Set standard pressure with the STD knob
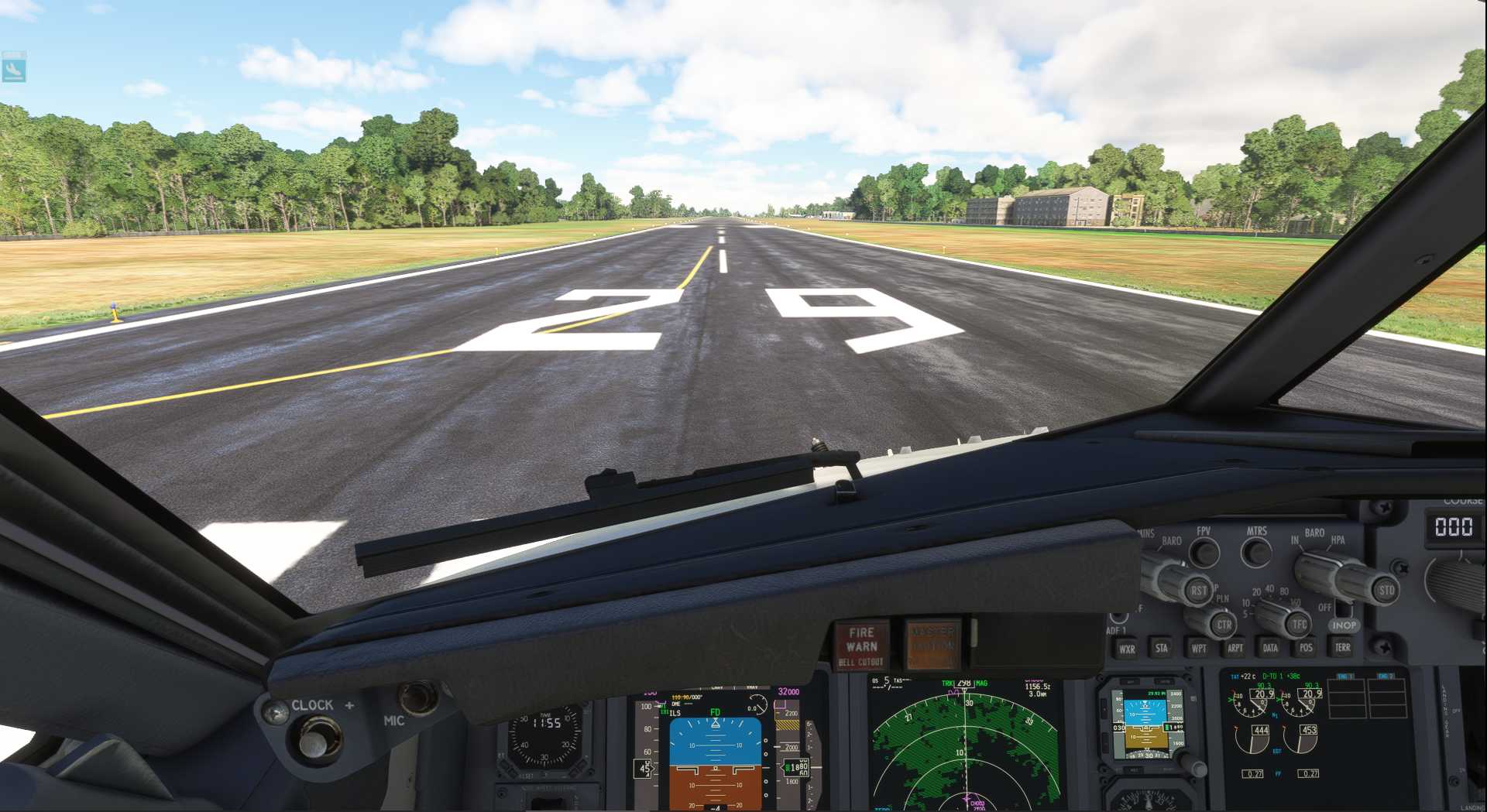 click(x=1385, y=590)
